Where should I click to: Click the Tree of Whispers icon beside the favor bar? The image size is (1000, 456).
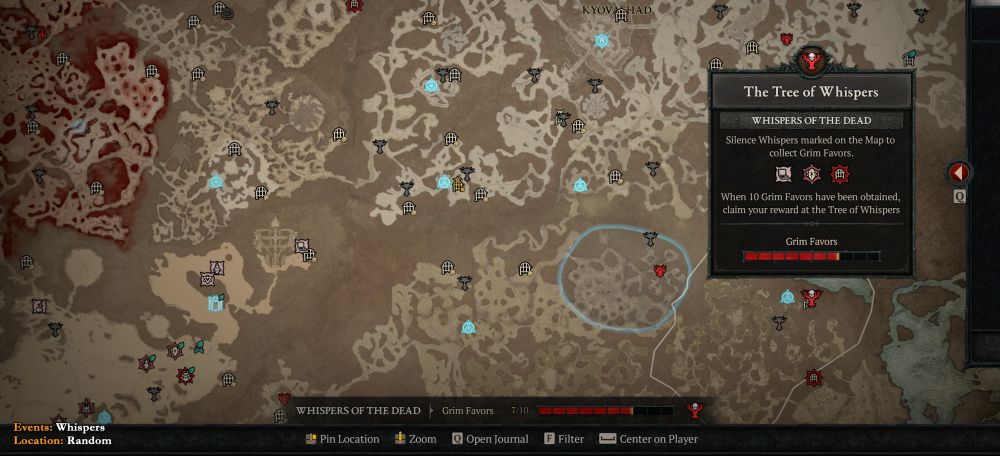click(x=696, y=410)
